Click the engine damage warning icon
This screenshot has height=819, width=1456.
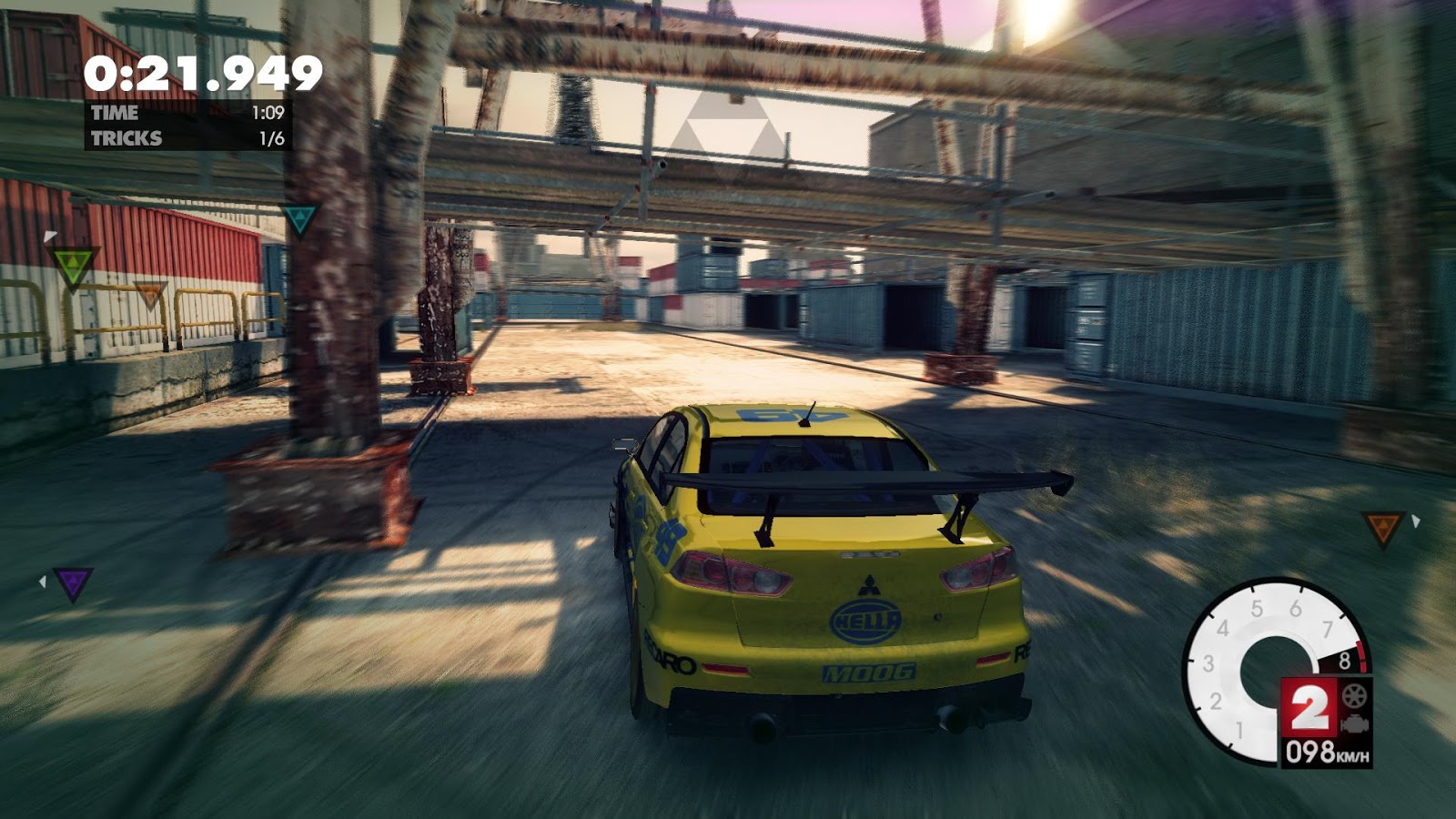(1354, 725)
